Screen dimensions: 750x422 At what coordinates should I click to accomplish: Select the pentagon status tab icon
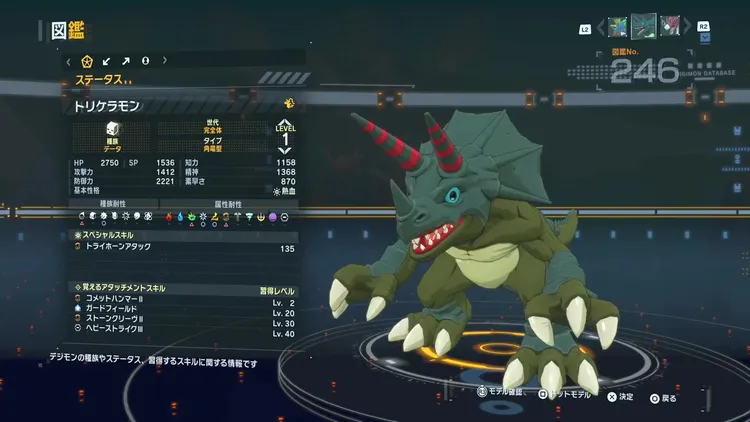pyautogui.click(x=87, y=60)
